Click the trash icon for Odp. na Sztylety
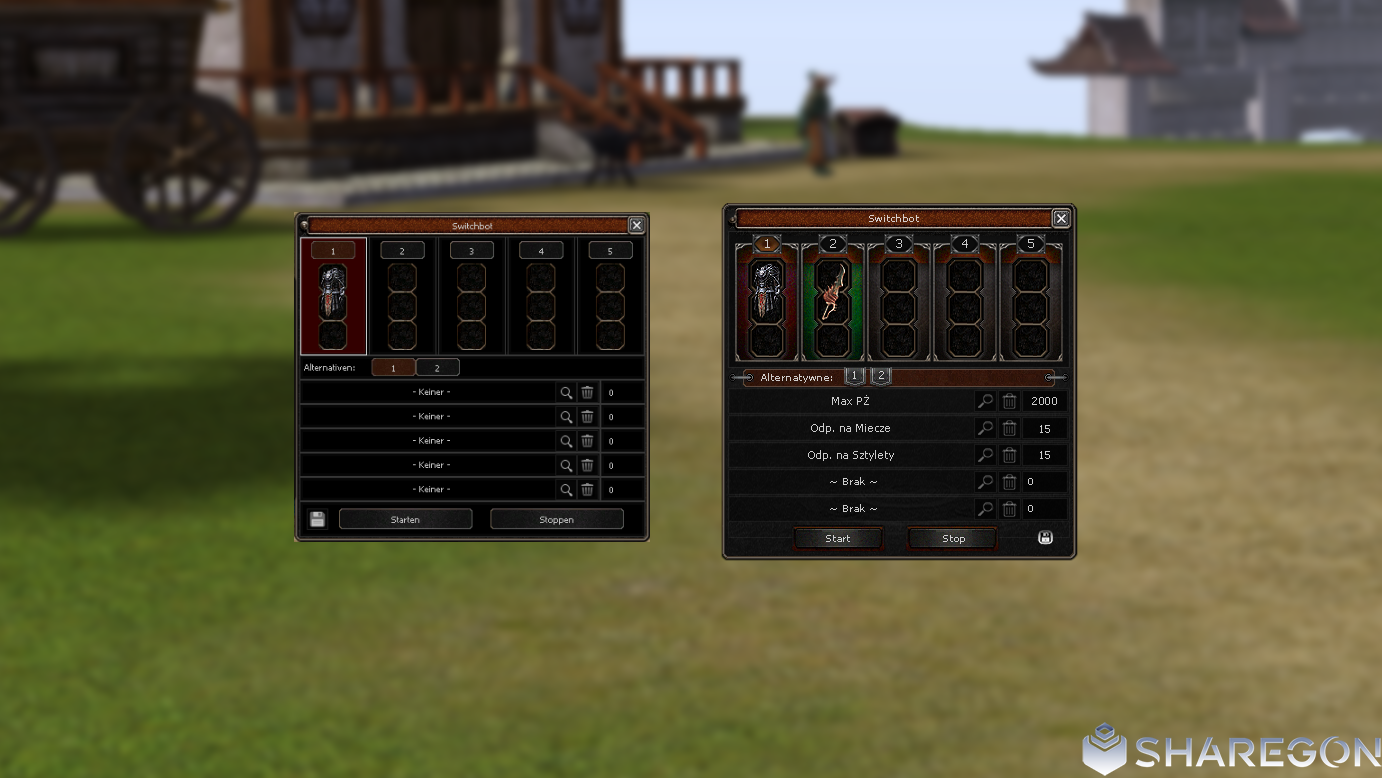The width and height of the screenshot is (1382, 778). pos(1009,455)
